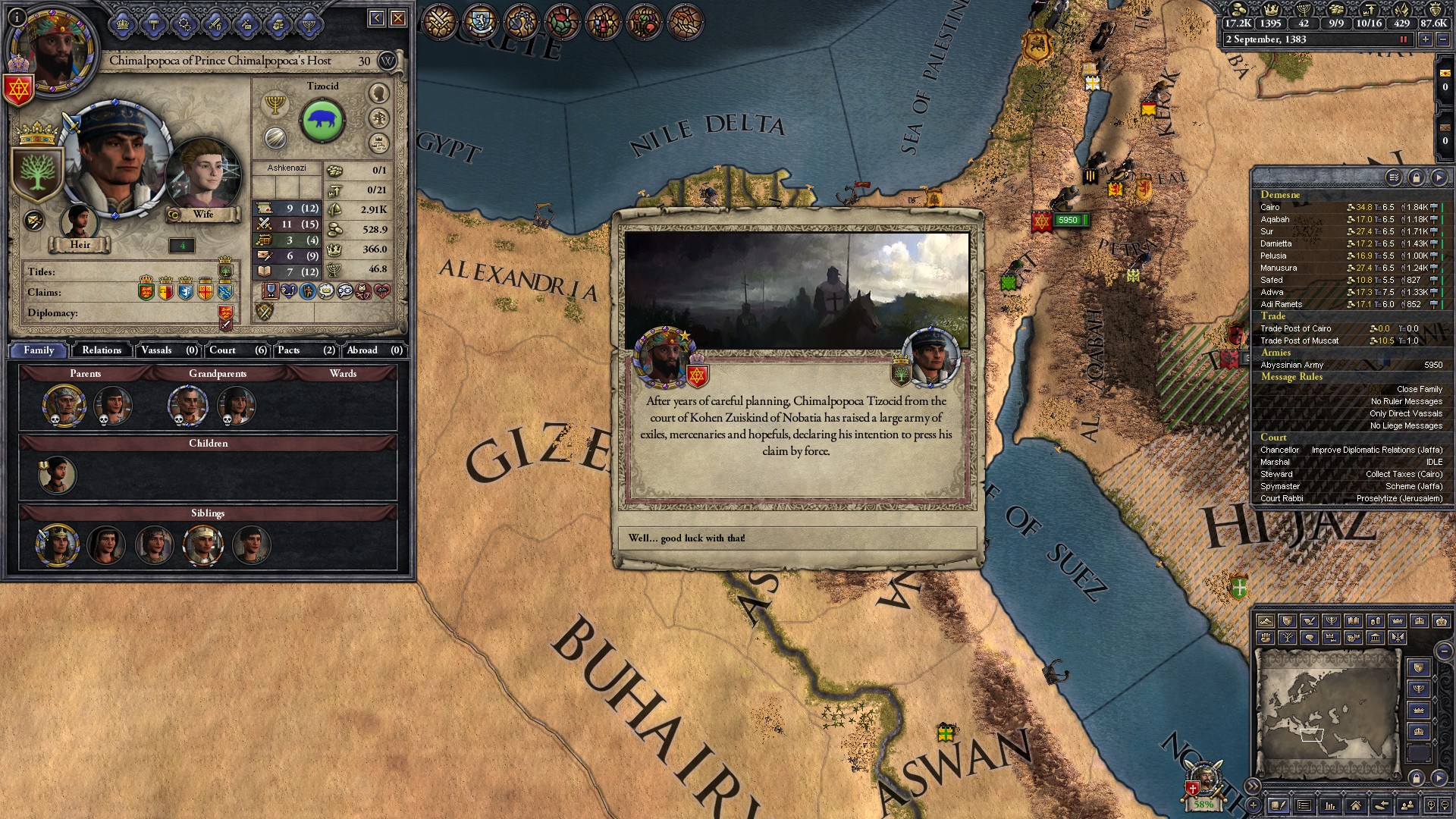Select the Heir portrait
The image size is (1456, 819).
79,222
